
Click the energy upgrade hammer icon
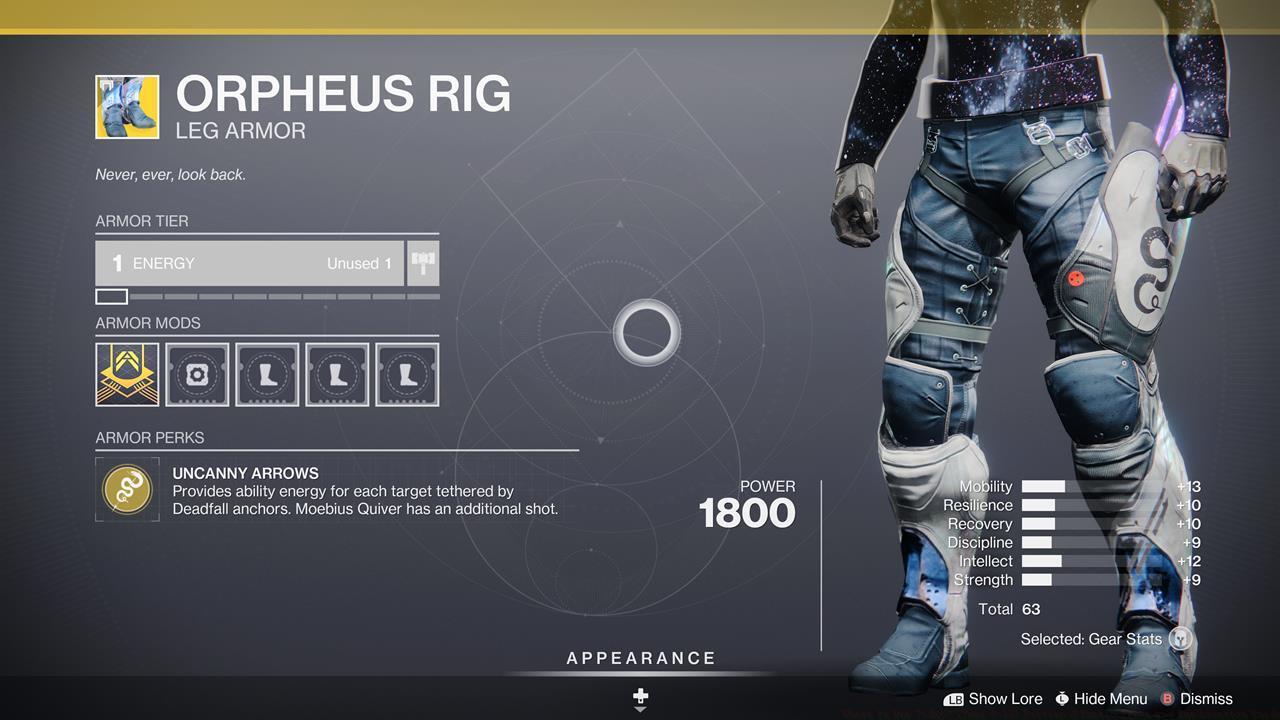(422, 263)
